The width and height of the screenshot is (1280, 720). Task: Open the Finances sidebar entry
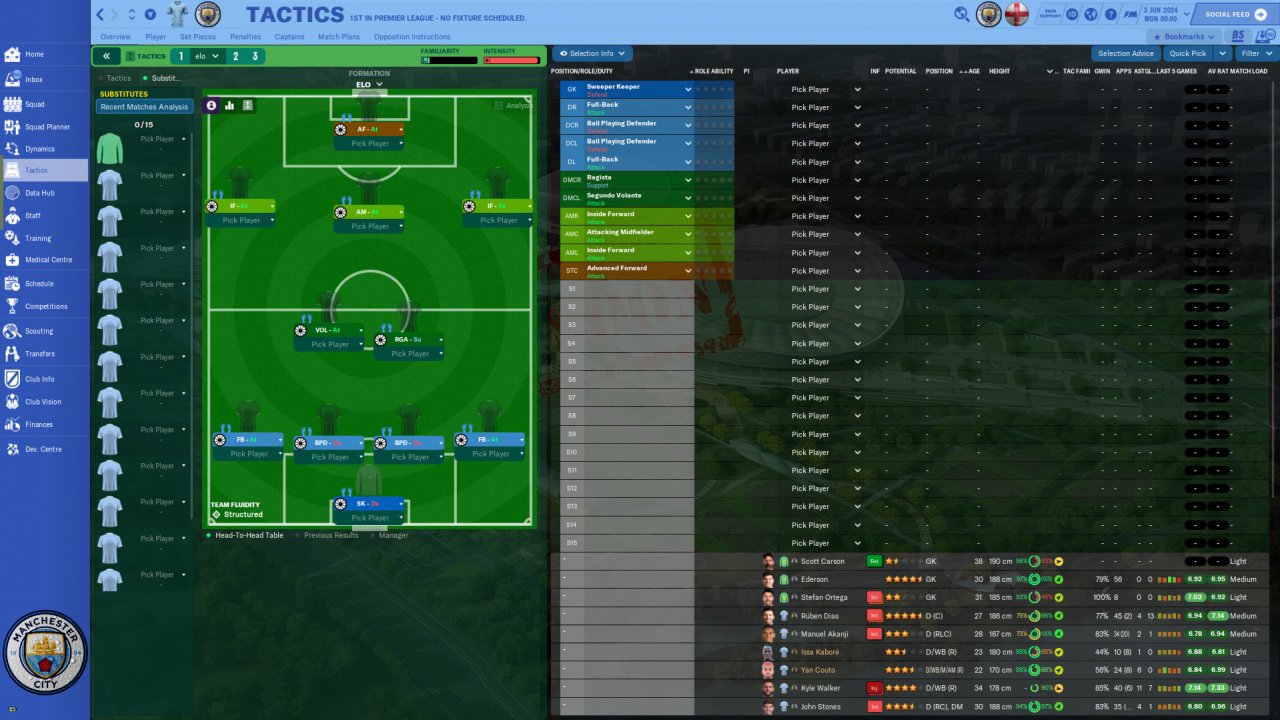point(39,425)
